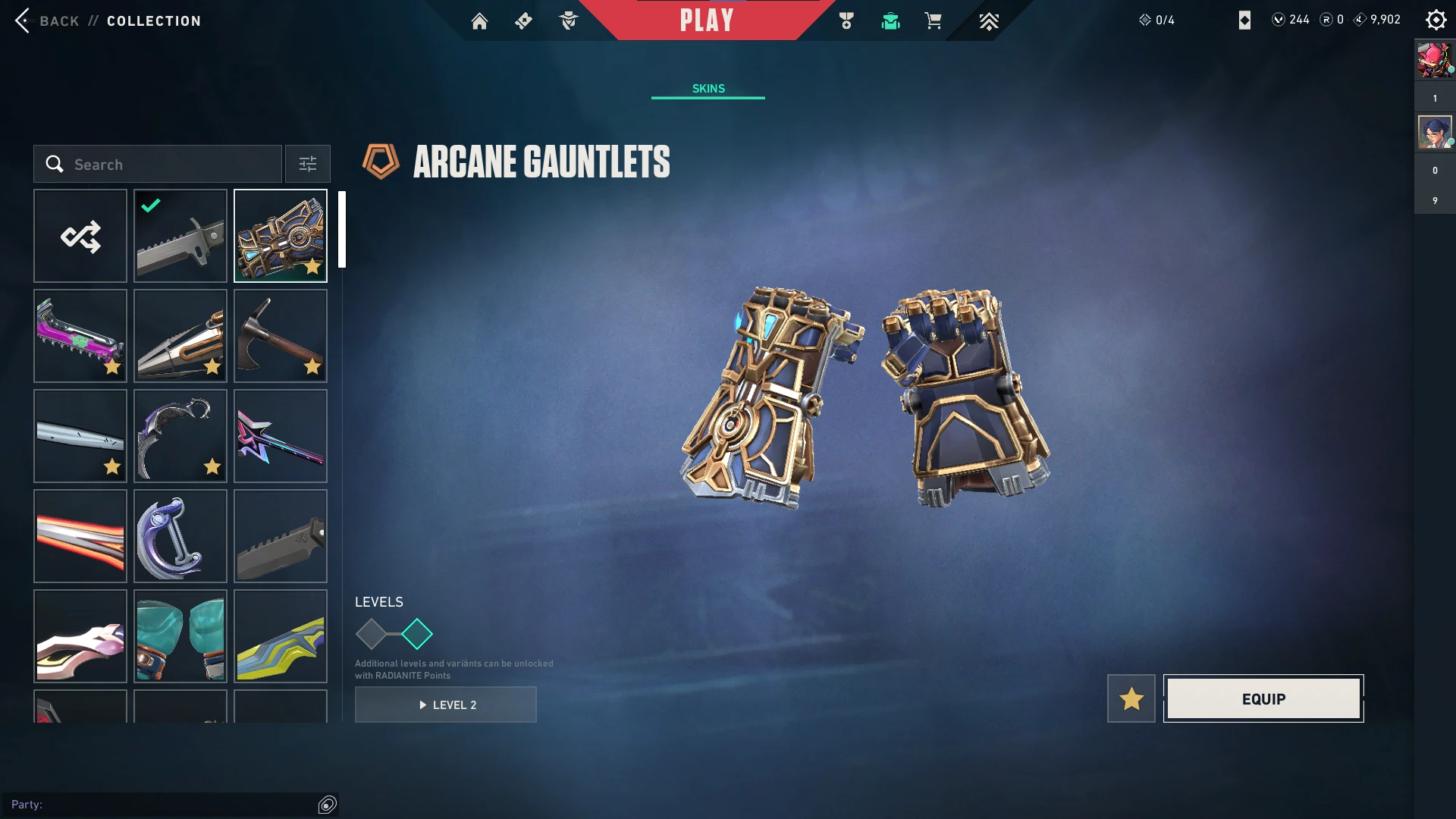The width and height of the screenshot is (1456, 819).
Task: Equip the Arcane Gauntlets
Action: [1263, 699]
